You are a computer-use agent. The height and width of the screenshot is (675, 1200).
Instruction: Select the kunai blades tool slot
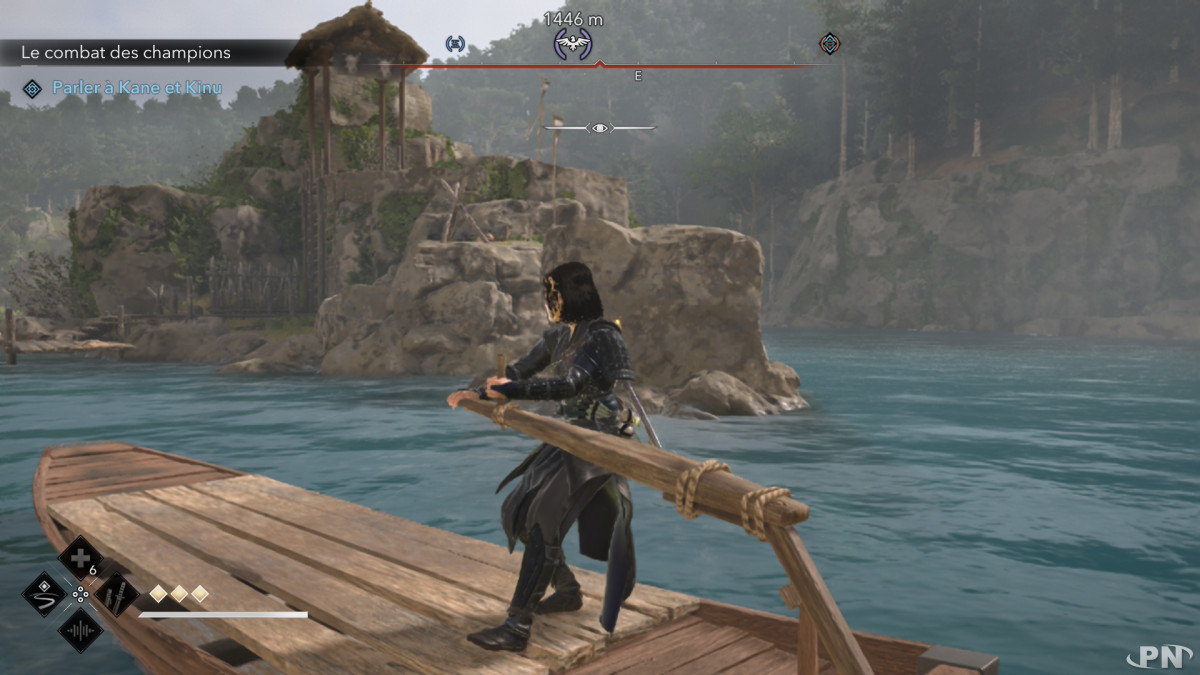[115, 594]
